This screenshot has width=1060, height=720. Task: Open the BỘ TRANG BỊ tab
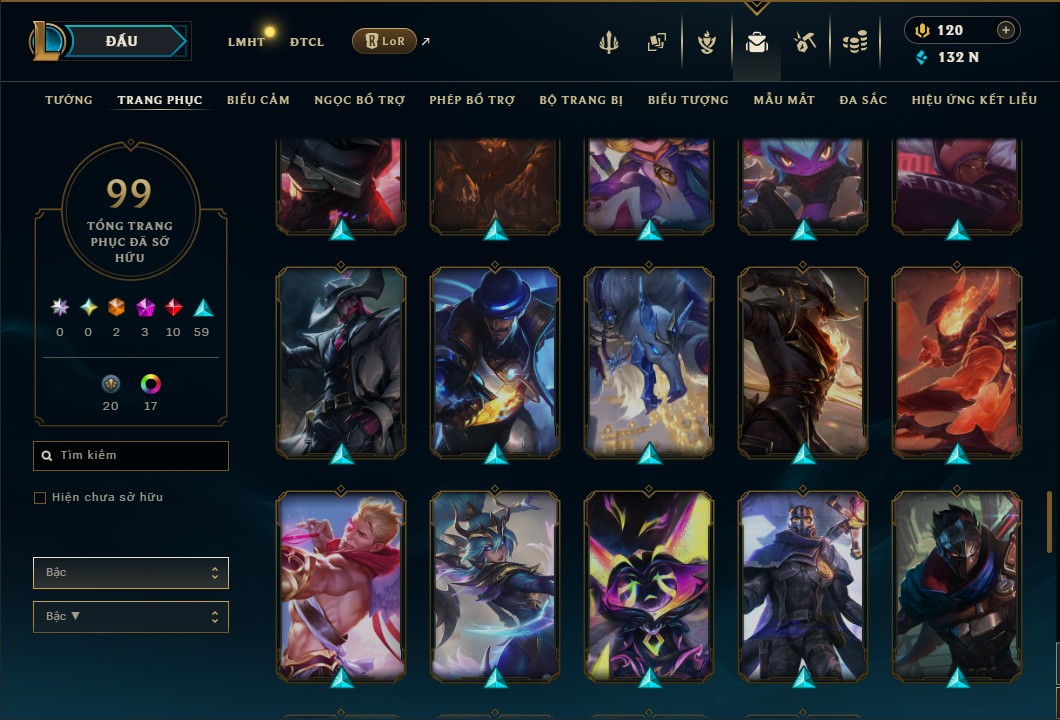(x=581, y=100)
